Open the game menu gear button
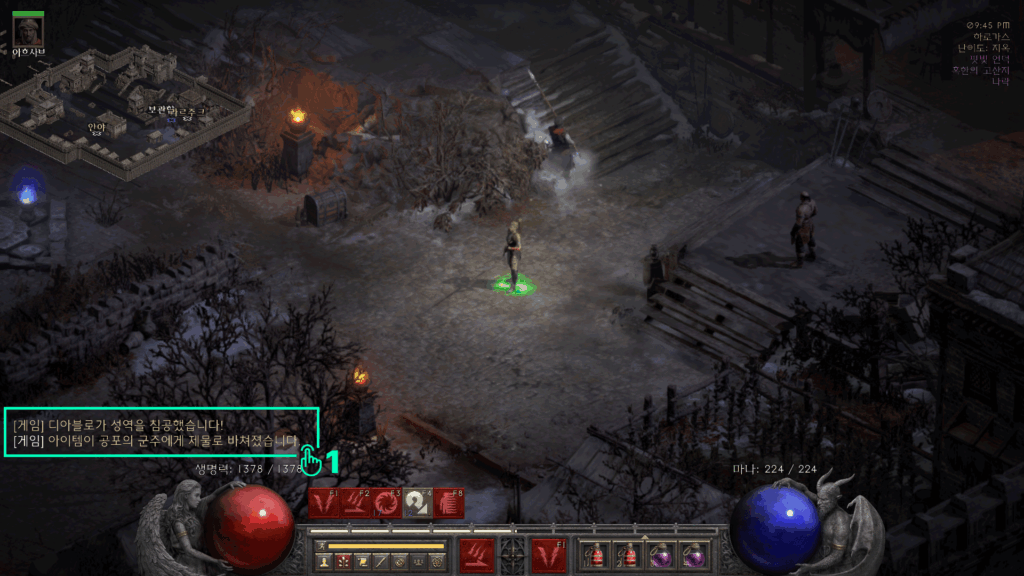The width and height of the screenshot is (1024, 576). tap(435, 562)
